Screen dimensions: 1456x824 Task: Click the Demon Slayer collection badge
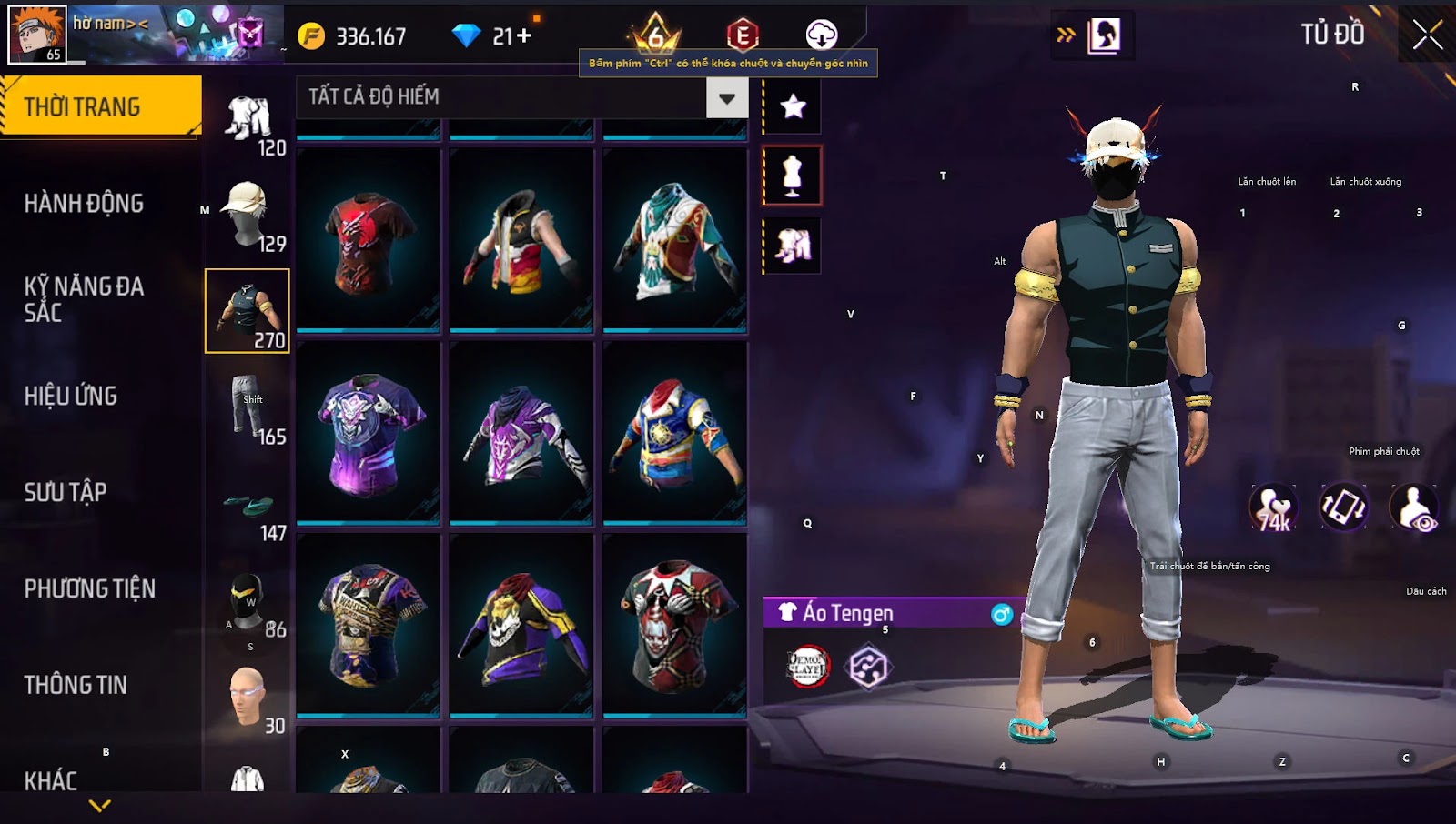pyautogui.click(x=806, y=666)
